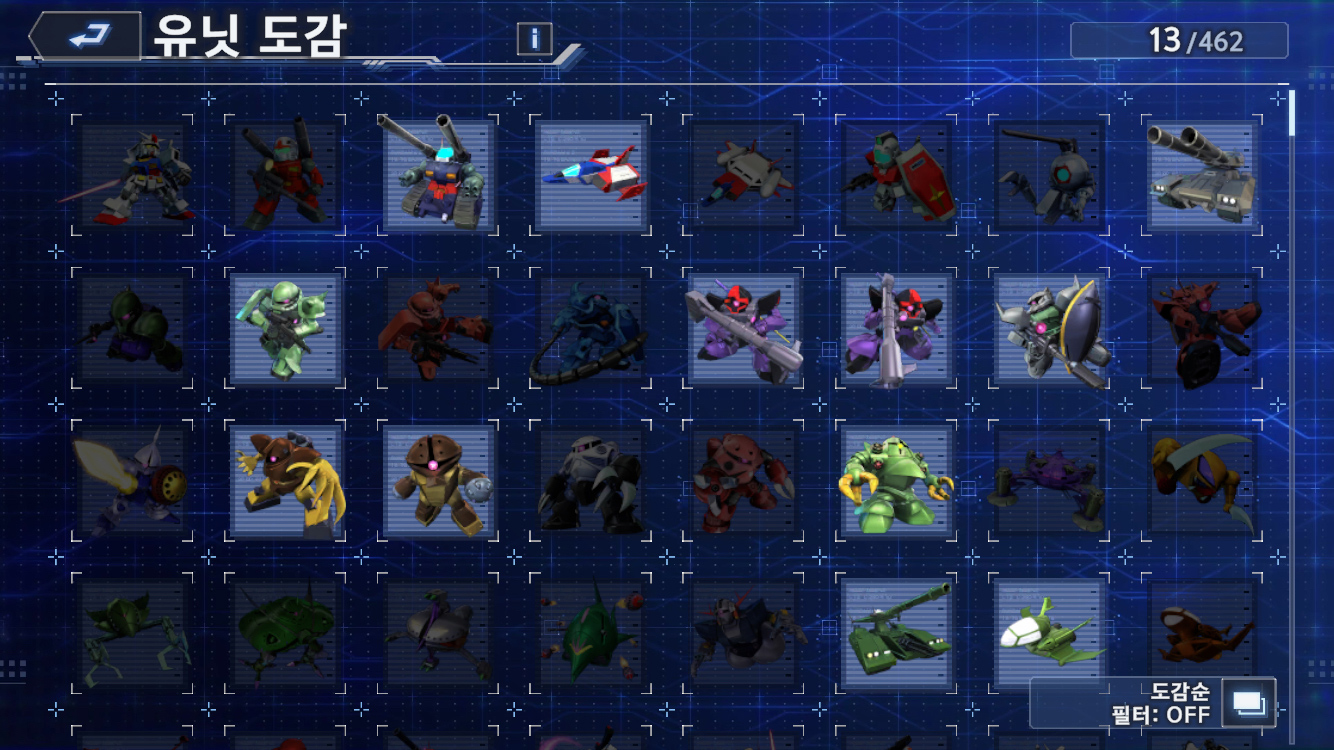Open the info panel for the unit encyclopedia
The height and width of the screenshot is (750, 1334).
coord(535,39)
